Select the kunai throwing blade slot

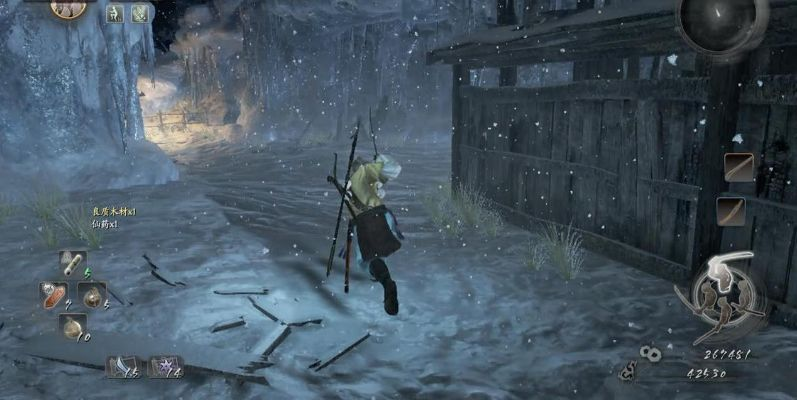(x=122, y=366)
